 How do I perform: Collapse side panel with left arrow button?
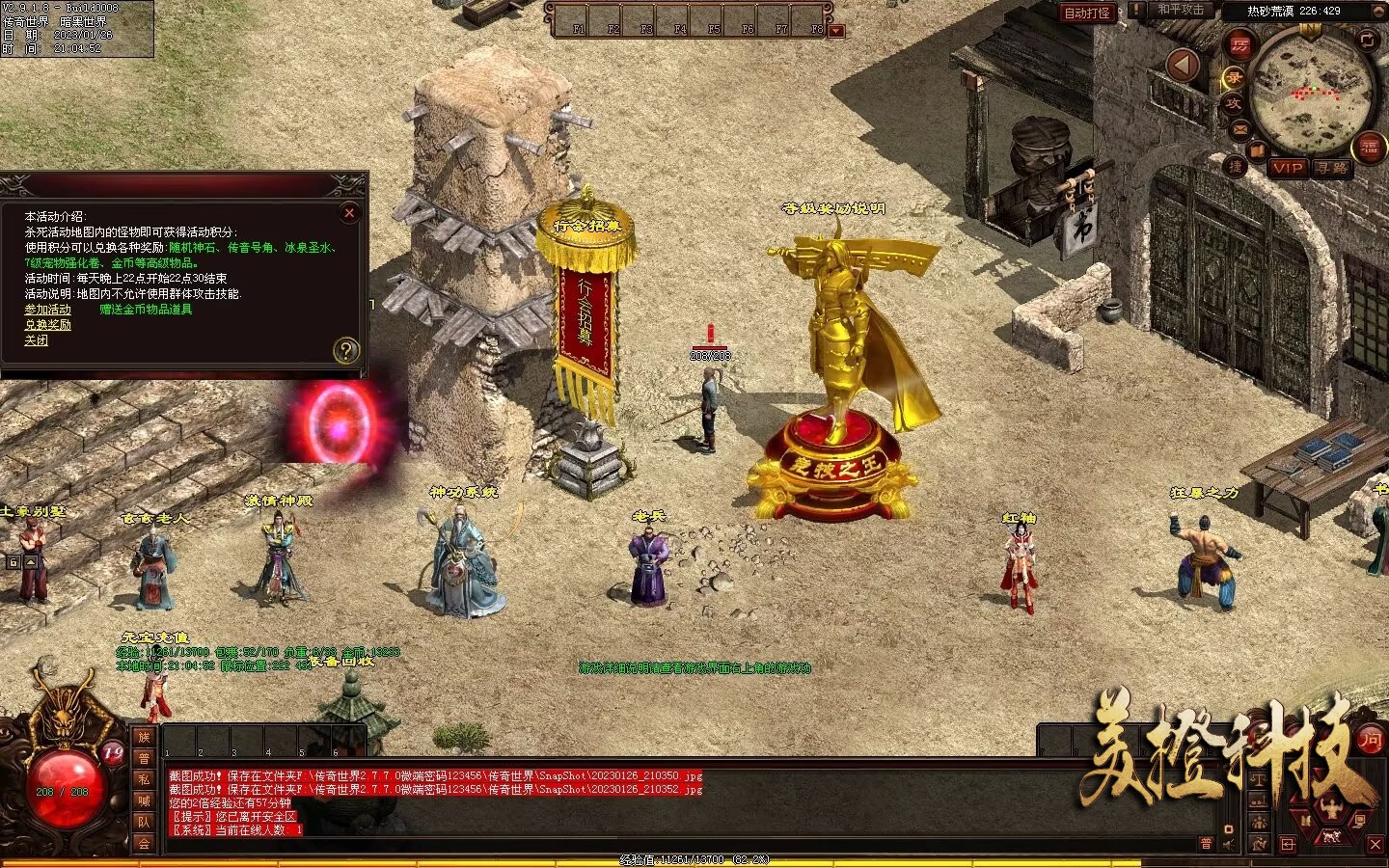click(x=1184, y=66)
